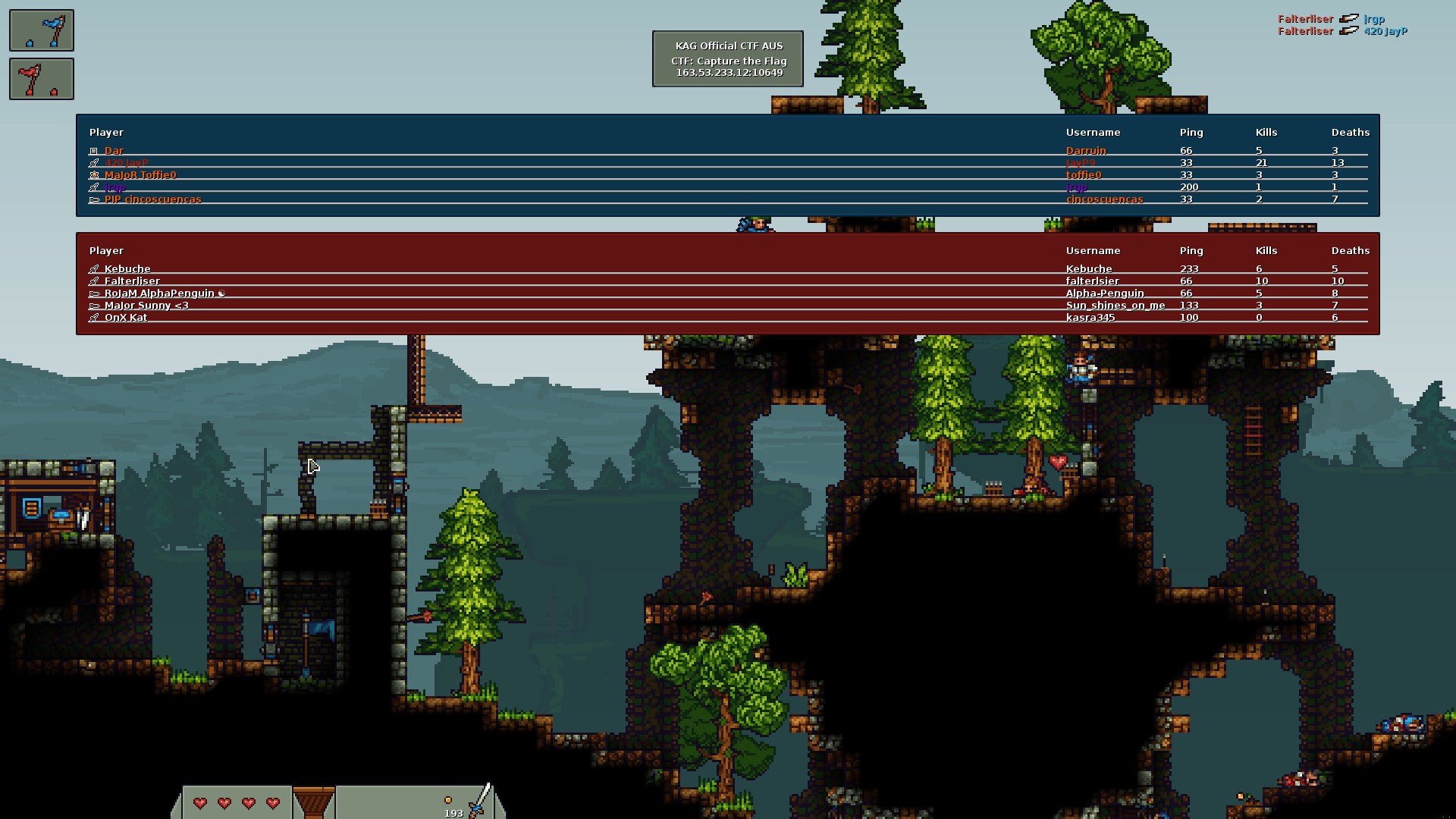Select the sword icon in the bottom HUD

479,801
